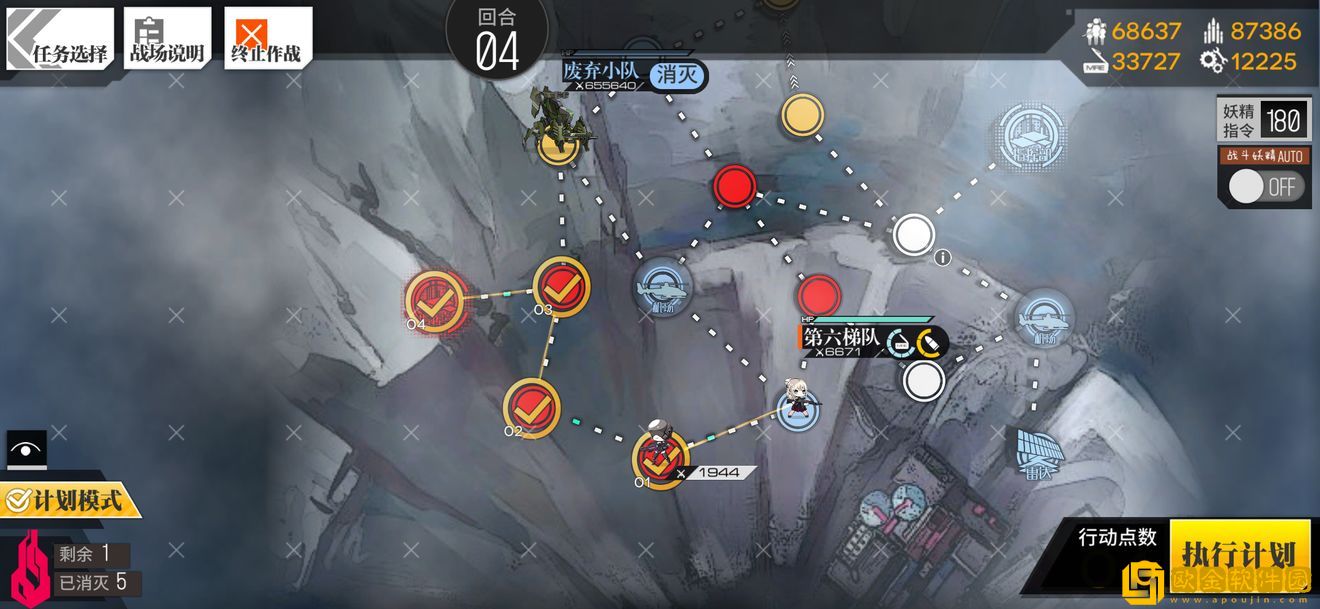Toggle the eye visibility icon
Image resolution: width=1320 pixels, height=609 pixels.
pyautogui.click(x=26, y=450)
